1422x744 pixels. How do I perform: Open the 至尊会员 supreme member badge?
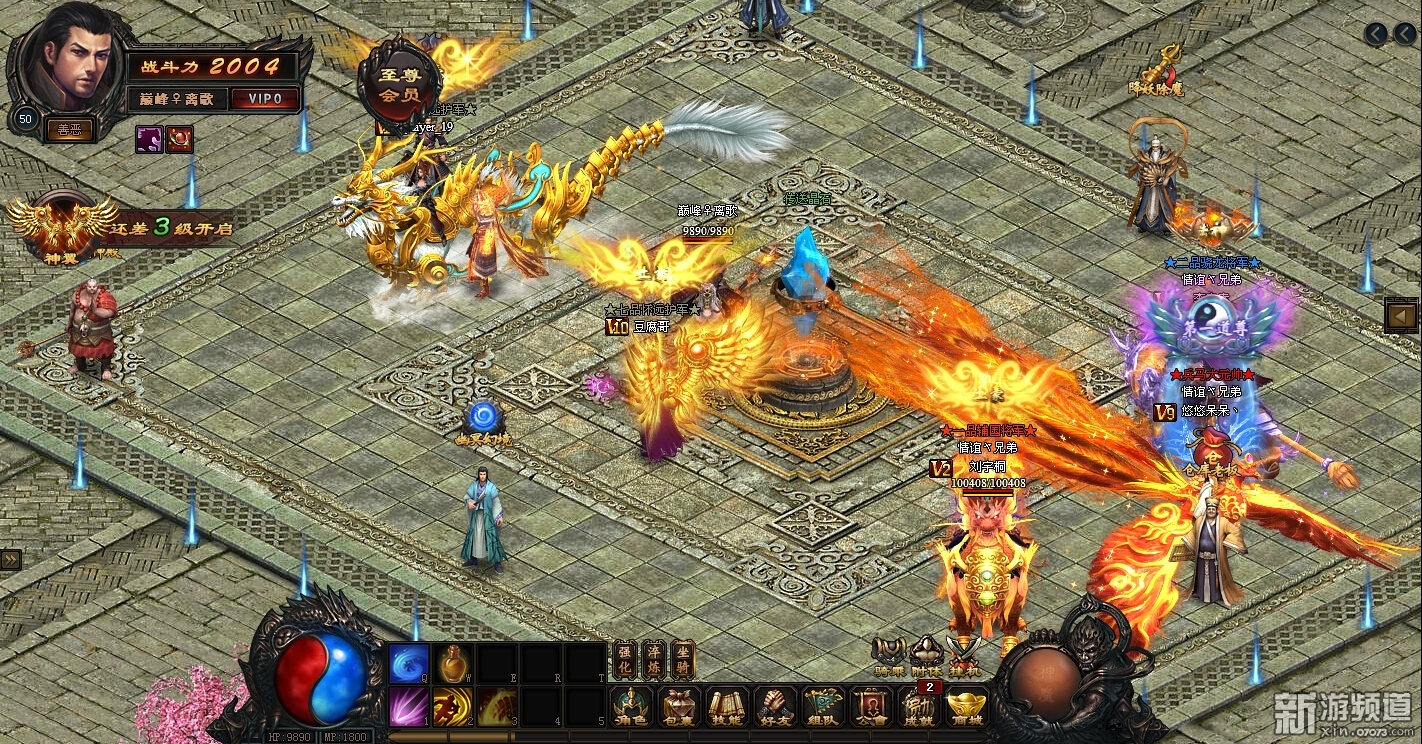pos(399,84)
